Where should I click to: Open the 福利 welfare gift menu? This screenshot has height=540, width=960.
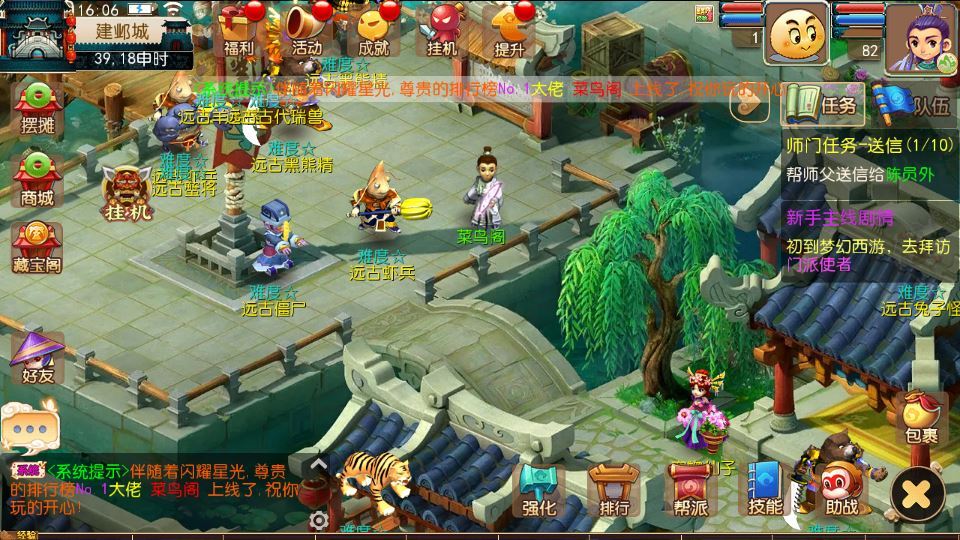[x=238, y=28]
